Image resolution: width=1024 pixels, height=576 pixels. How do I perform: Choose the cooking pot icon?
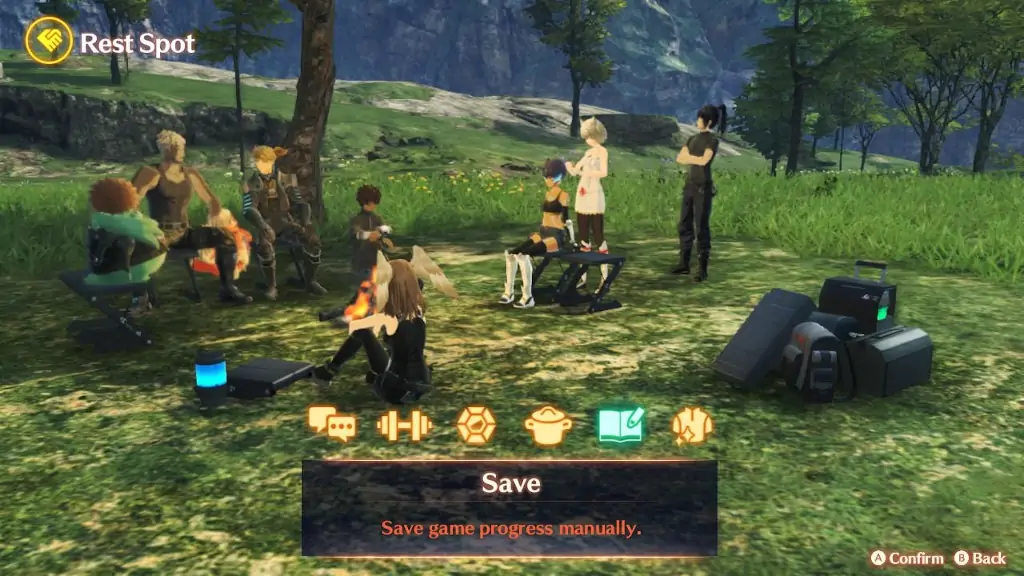[548, 426]
